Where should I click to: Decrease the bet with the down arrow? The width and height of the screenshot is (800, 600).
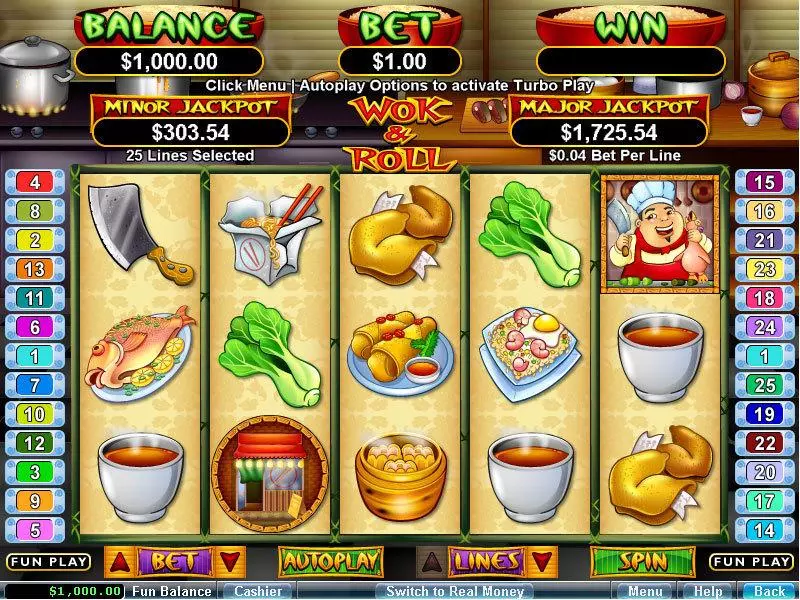click(x=229, y=561)
